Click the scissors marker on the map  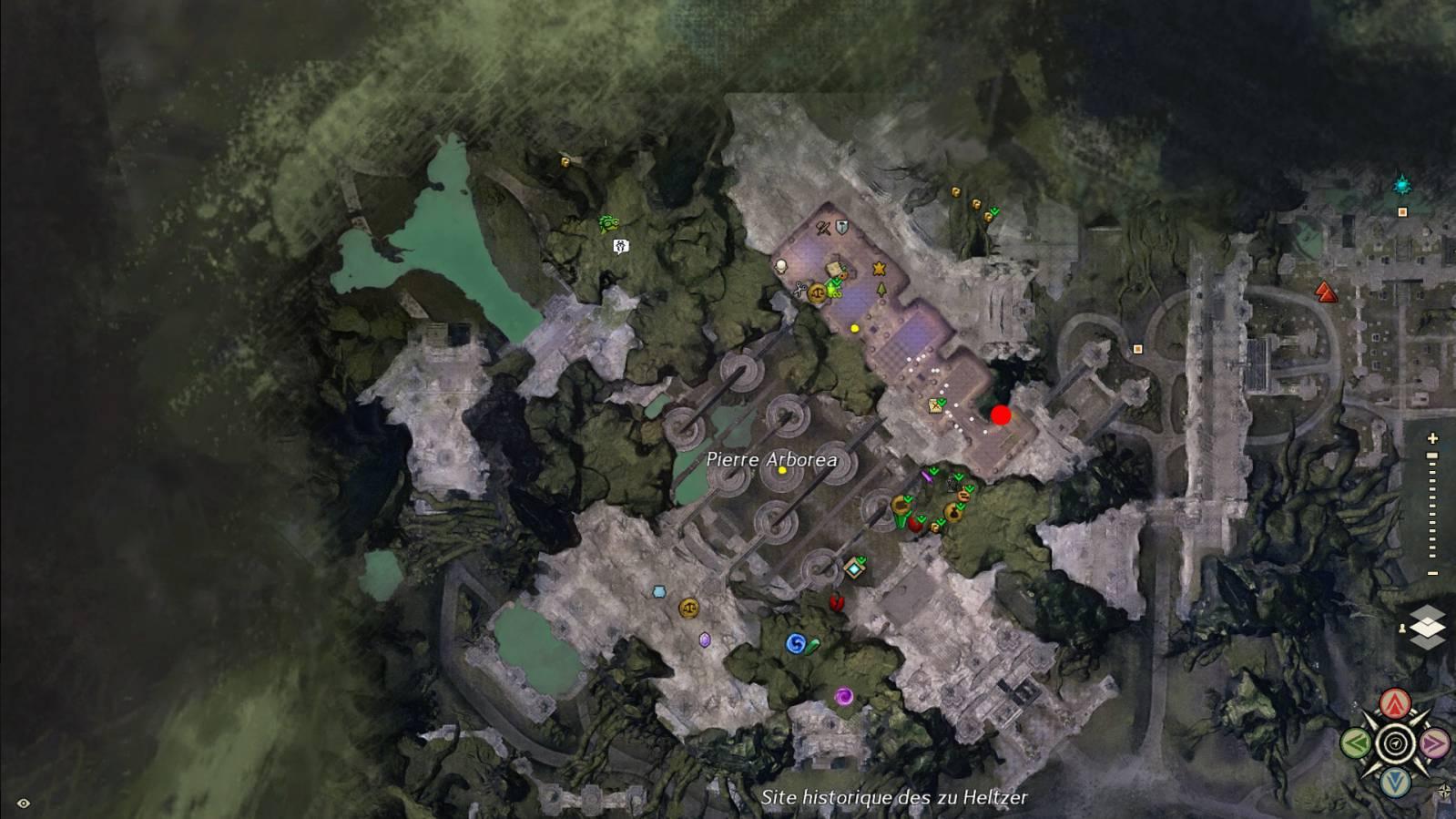(x=799, y=291)
